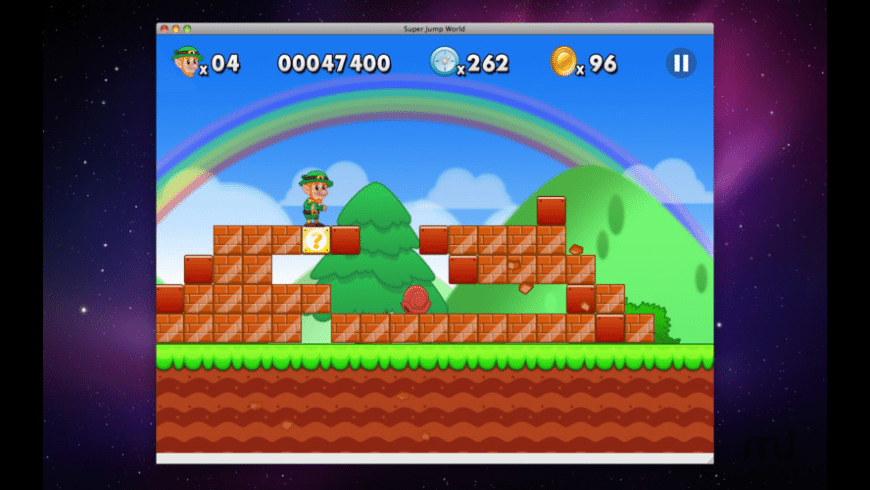Pause the game with the pause button
Viewport: 870px width, 490px height.
(x=680, y=63)
